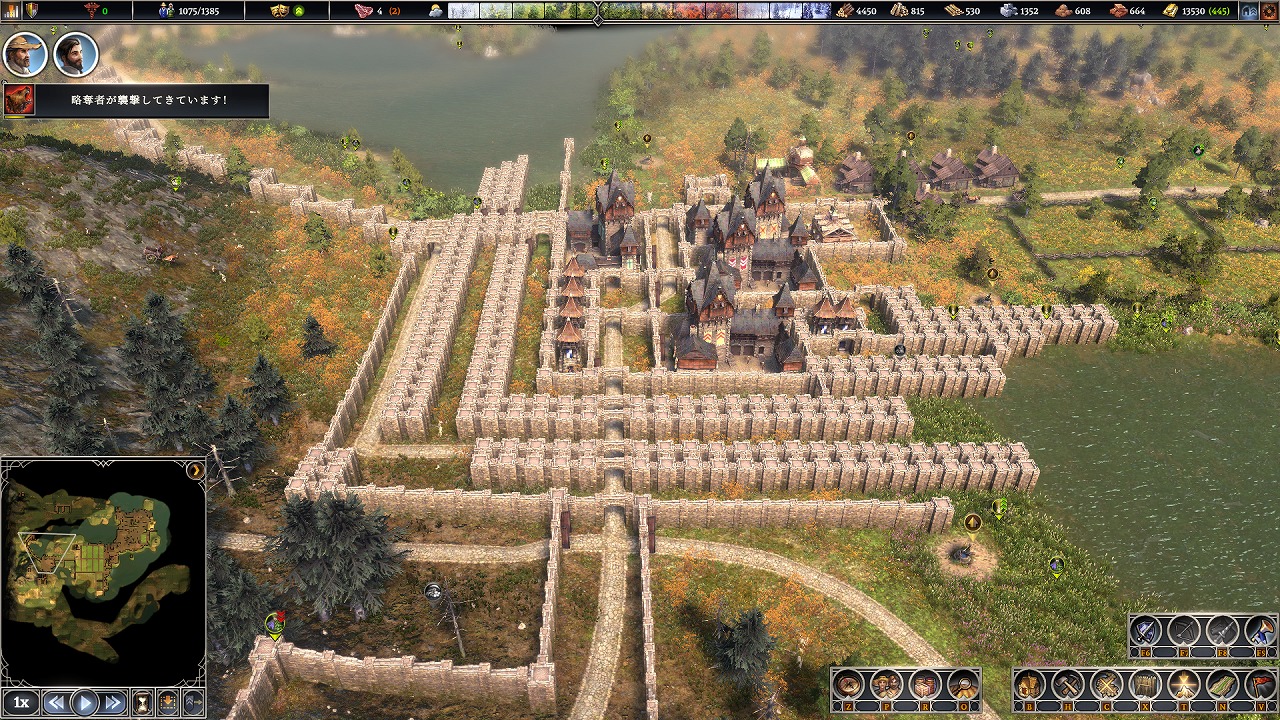Slow down the game speed

click(57, 702)
